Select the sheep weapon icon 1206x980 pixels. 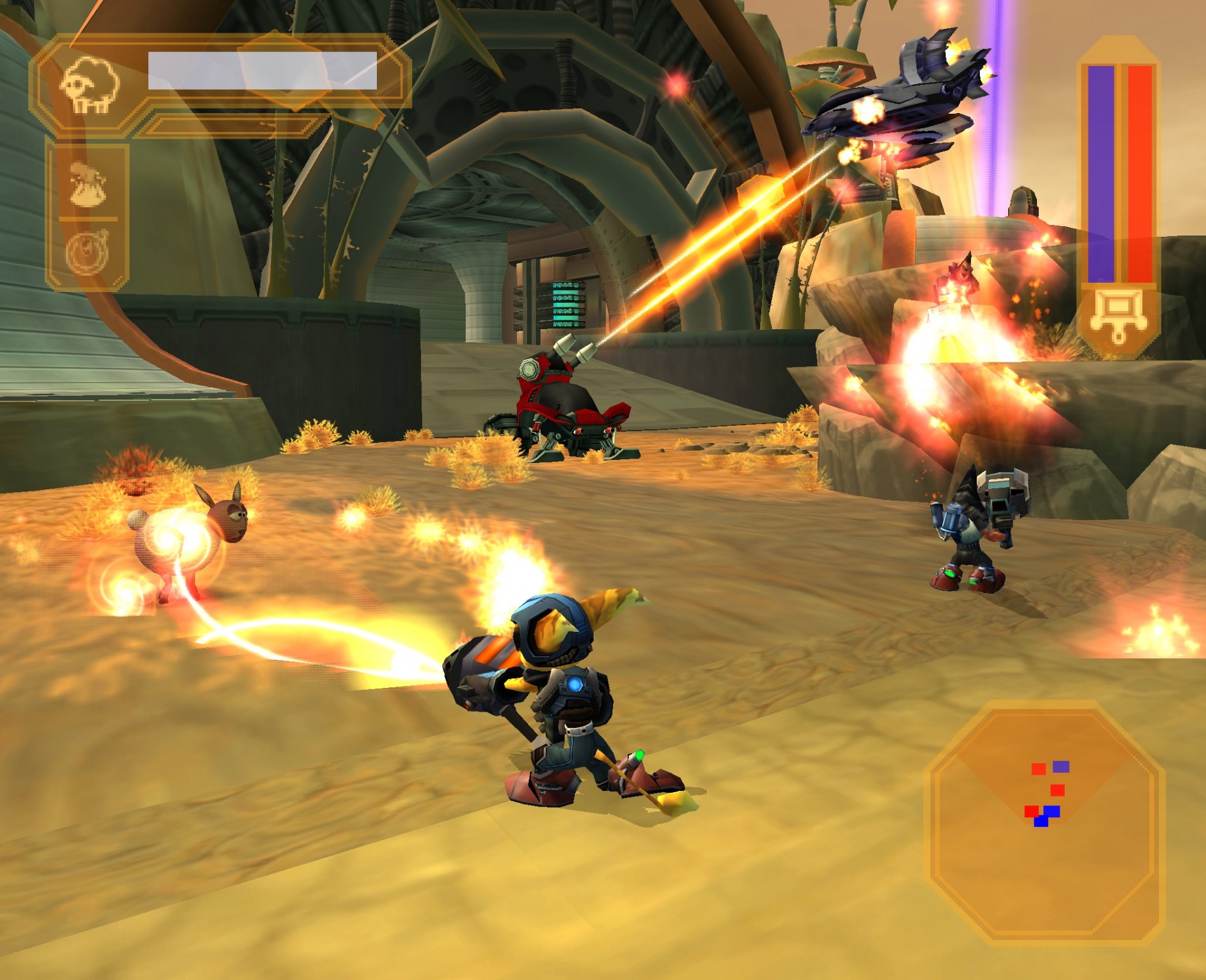coord(89,86)
